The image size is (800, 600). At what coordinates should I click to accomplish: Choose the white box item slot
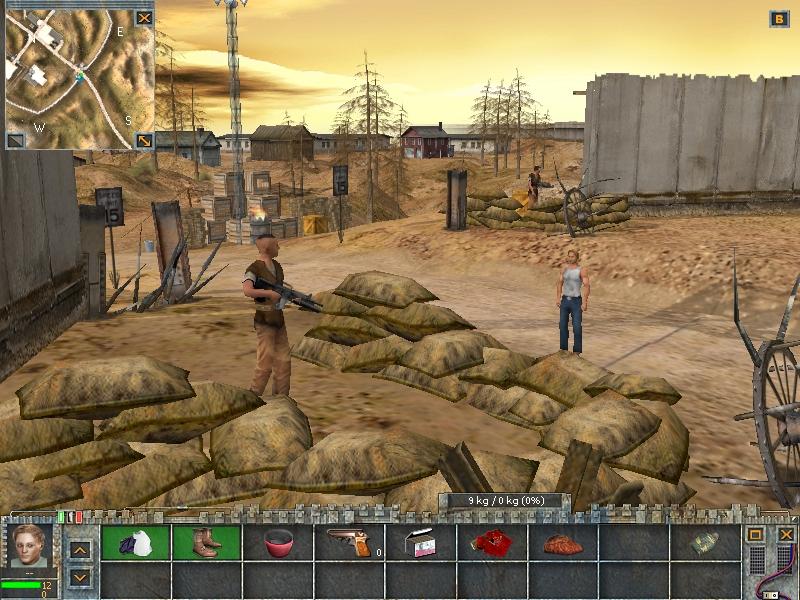click(x=421, y=543)
